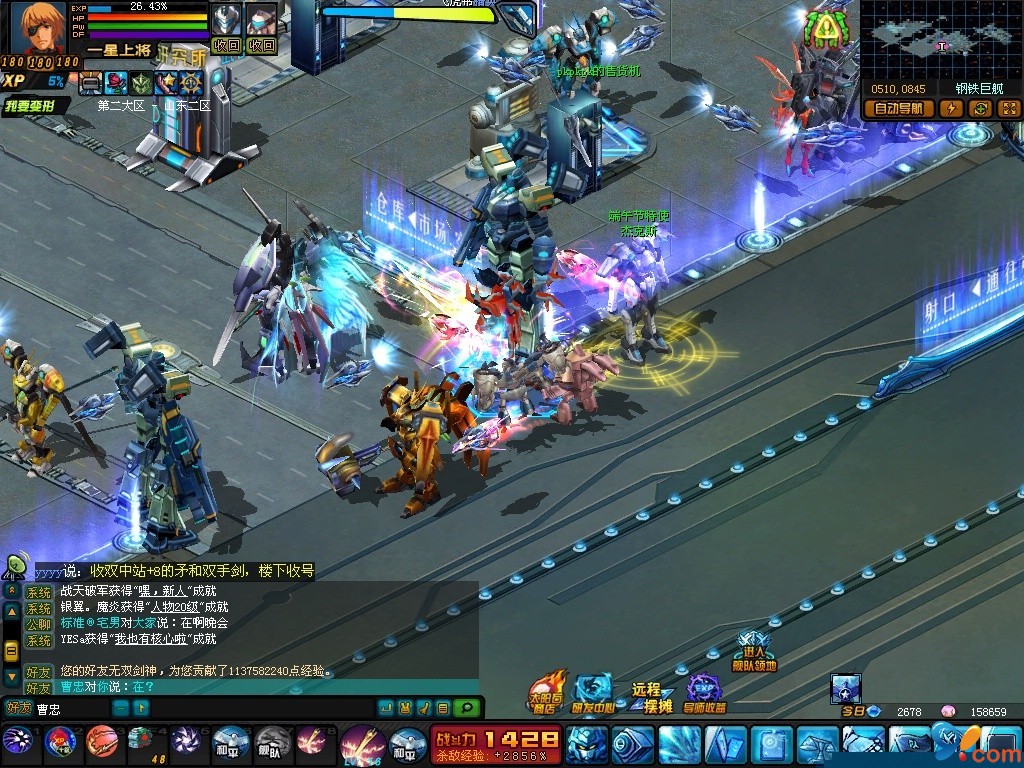1024x768 pixels.
Task: Click the 我要变形 transform button
Action: 36,106
